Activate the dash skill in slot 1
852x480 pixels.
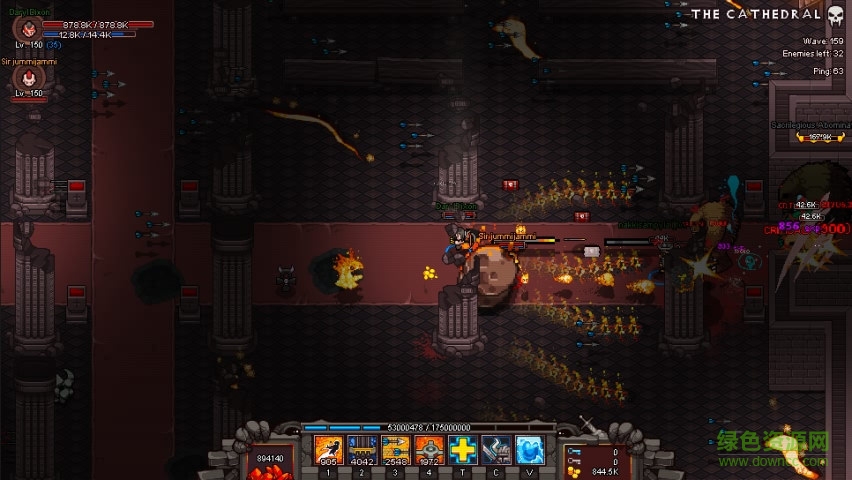click(x=328, y=451)
